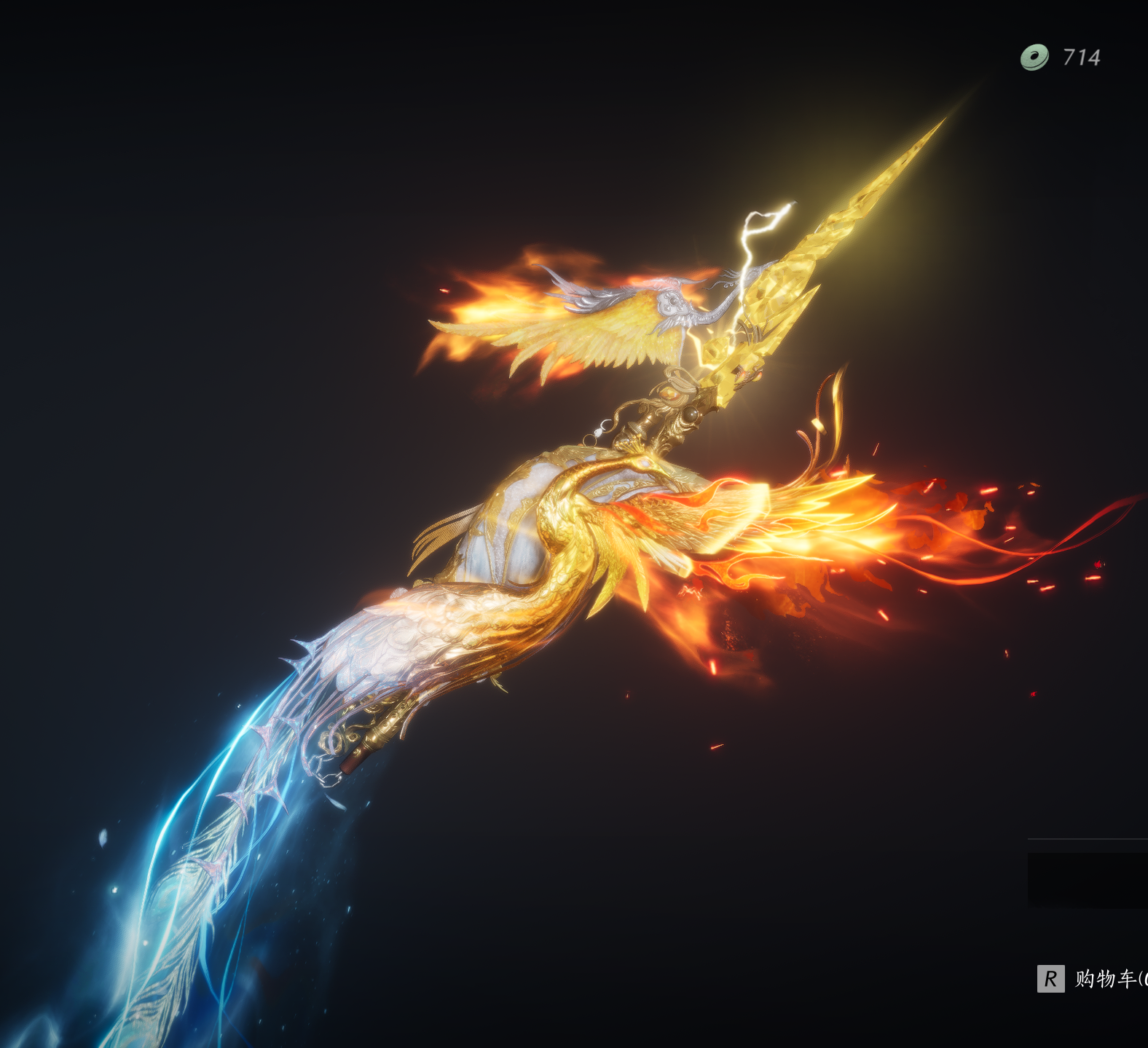This screenshot has height=1048, width=1148.
Task: Click the green jade coin currency icon
Action: pos(1034,57)
